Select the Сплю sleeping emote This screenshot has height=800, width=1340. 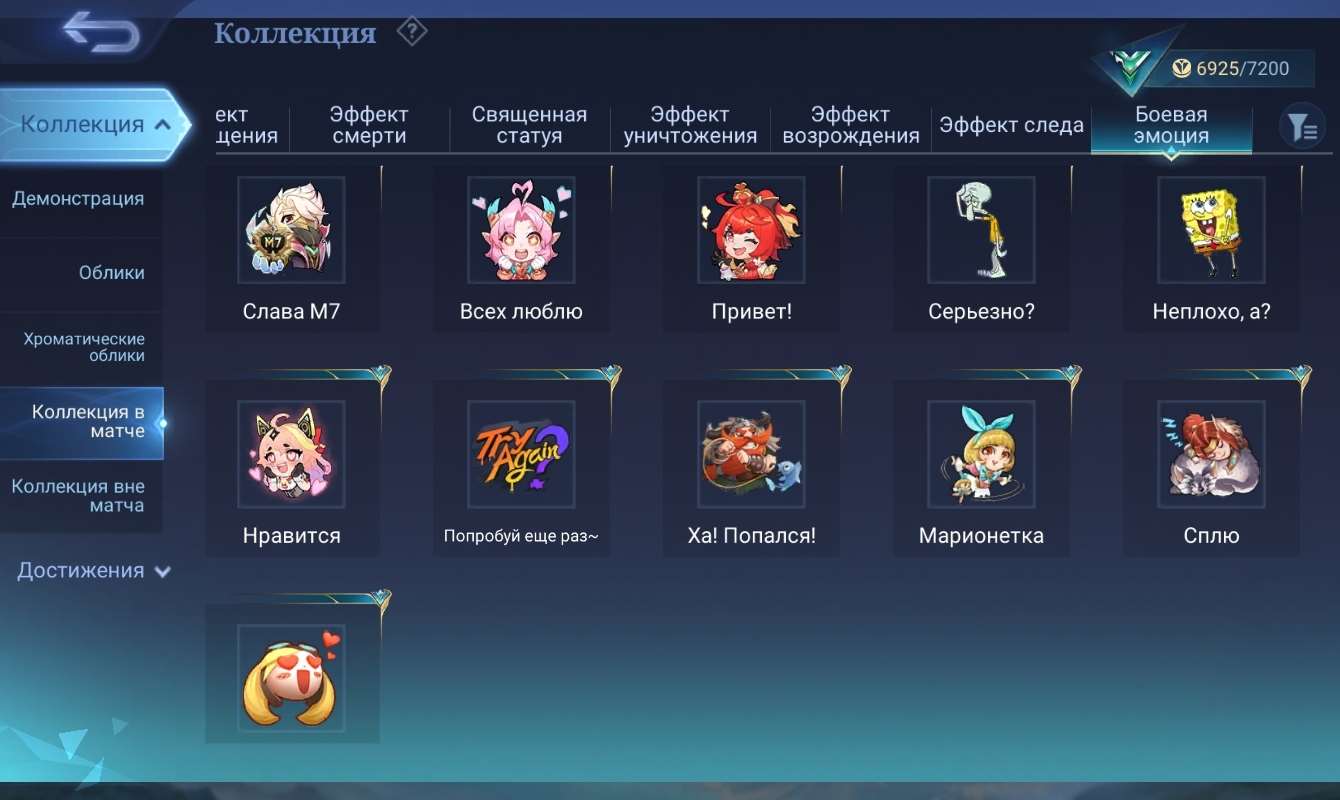1211,455
